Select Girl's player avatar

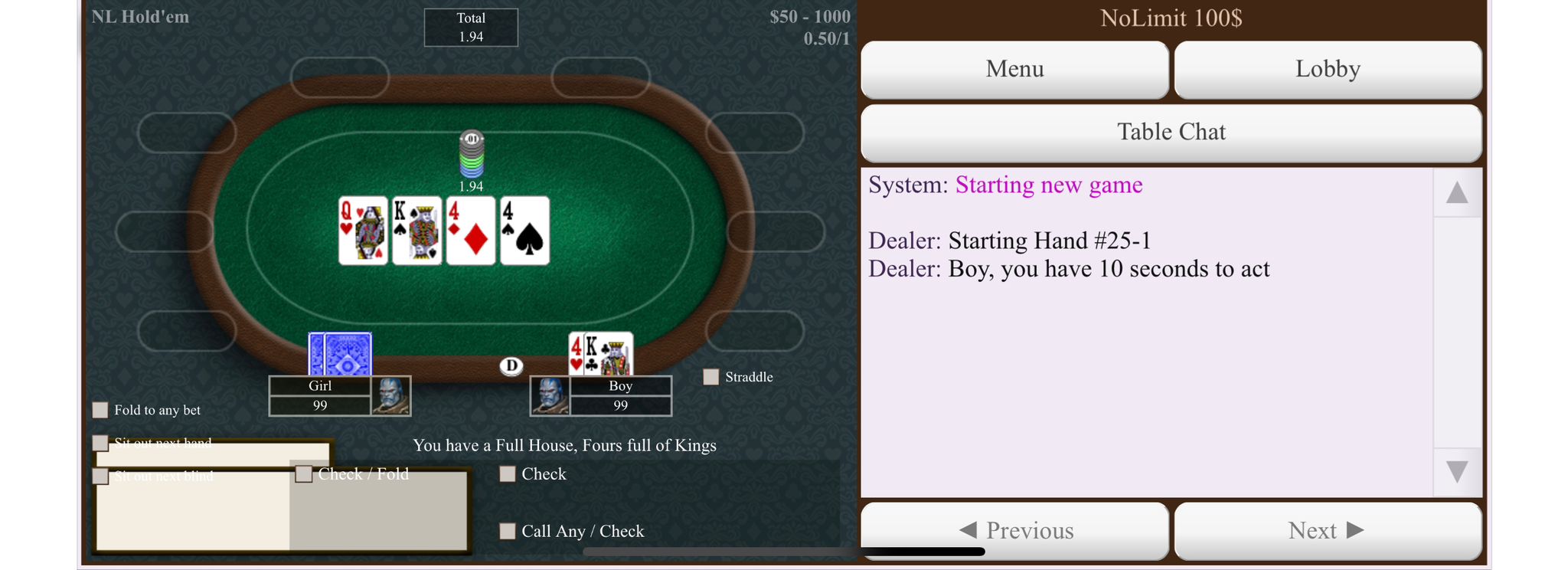[390, 395]
